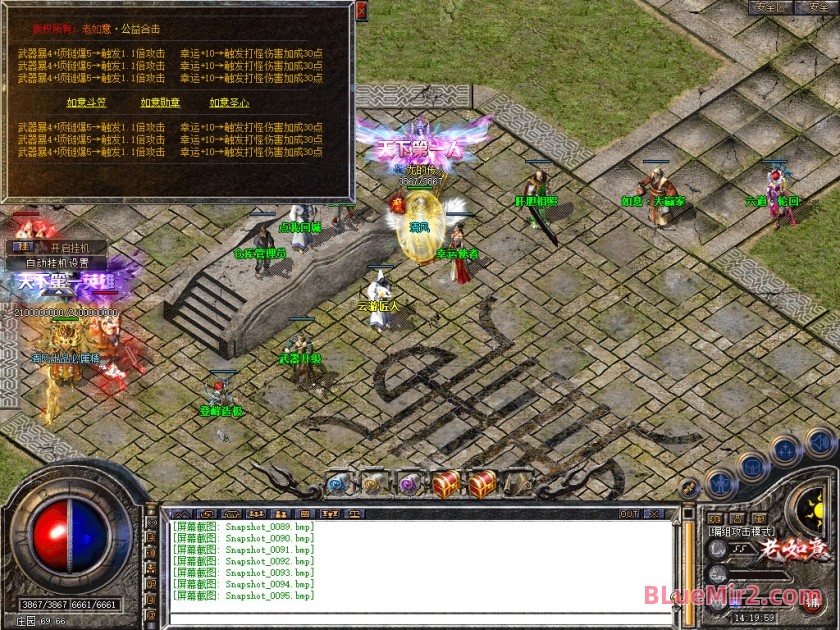Open the character figure round button
The image size is (840, 630).
coord(720,485)
